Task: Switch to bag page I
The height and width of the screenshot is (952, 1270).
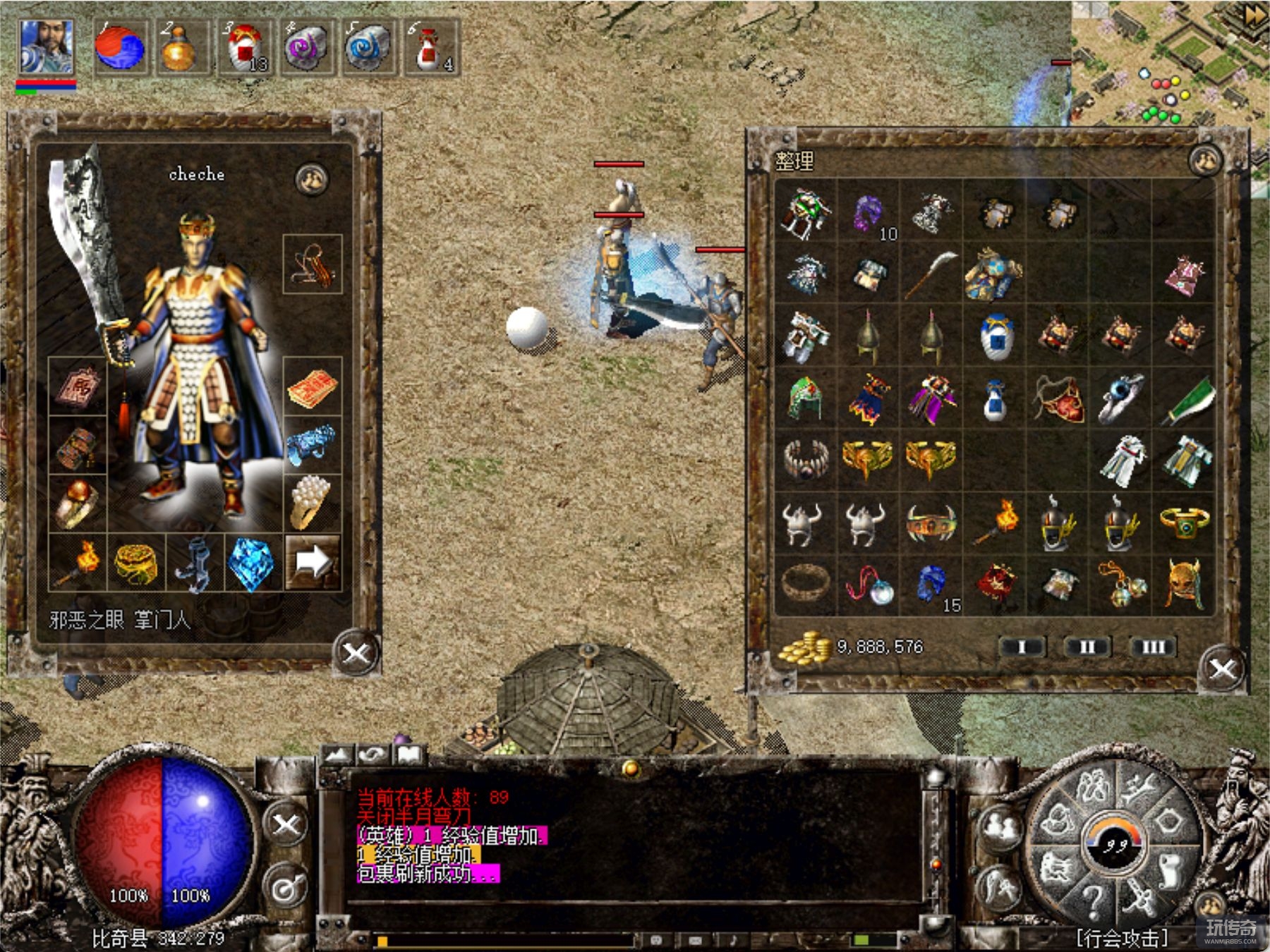Action: click(x=1022, y=647)
